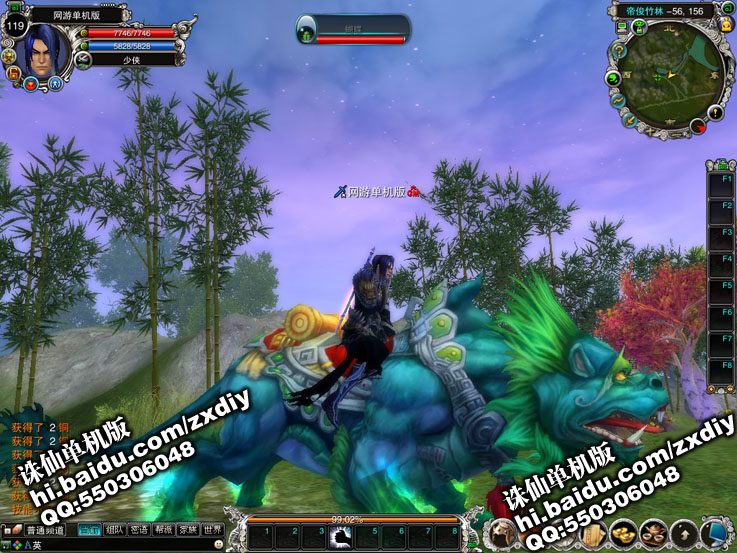Switch to the 组队 chat tab
Image resolution: width=737 pixels, height=553 pixels.
[116, 530]
